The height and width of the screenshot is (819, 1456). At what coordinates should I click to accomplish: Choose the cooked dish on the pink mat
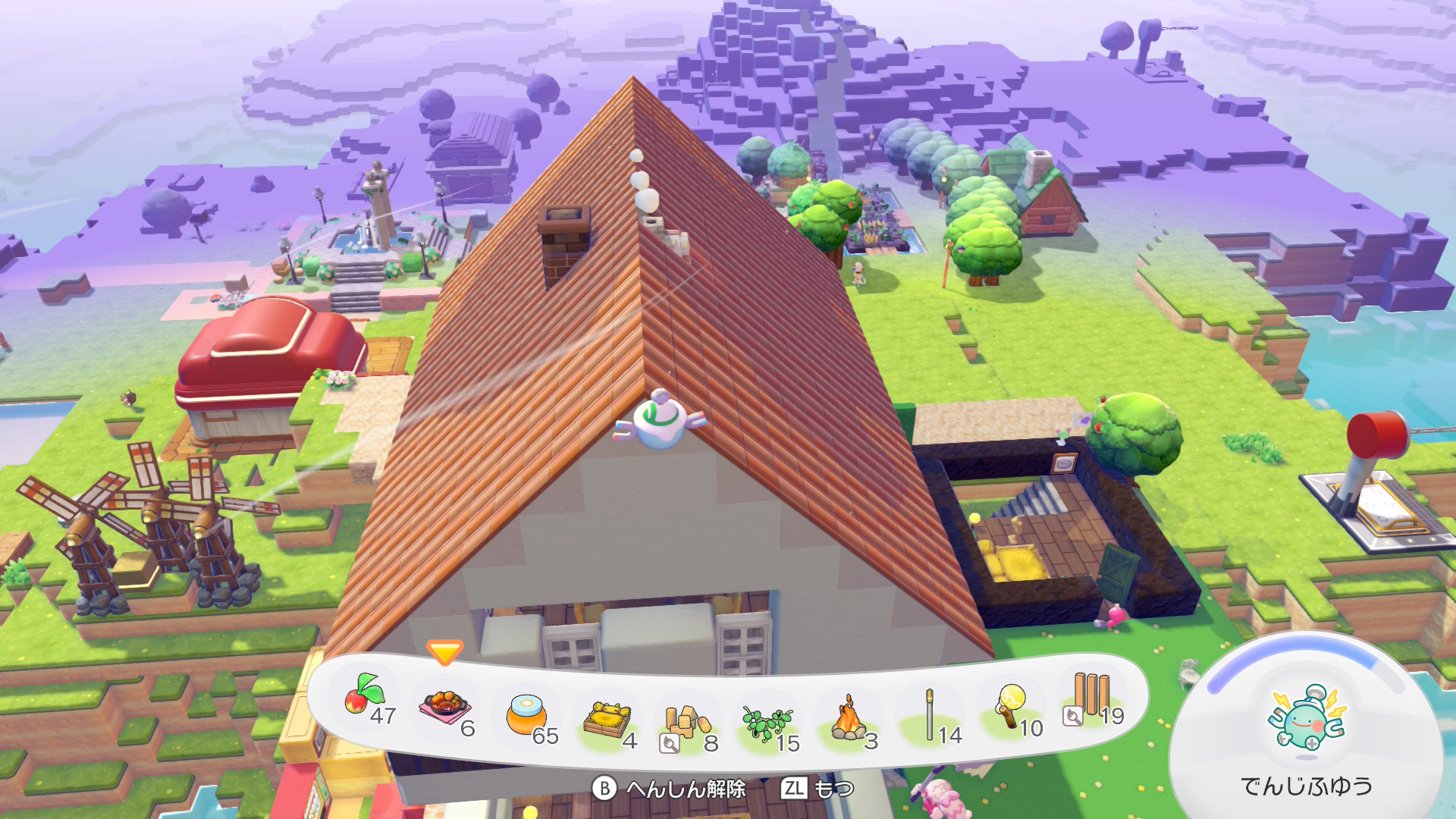[x=446, y=707]
